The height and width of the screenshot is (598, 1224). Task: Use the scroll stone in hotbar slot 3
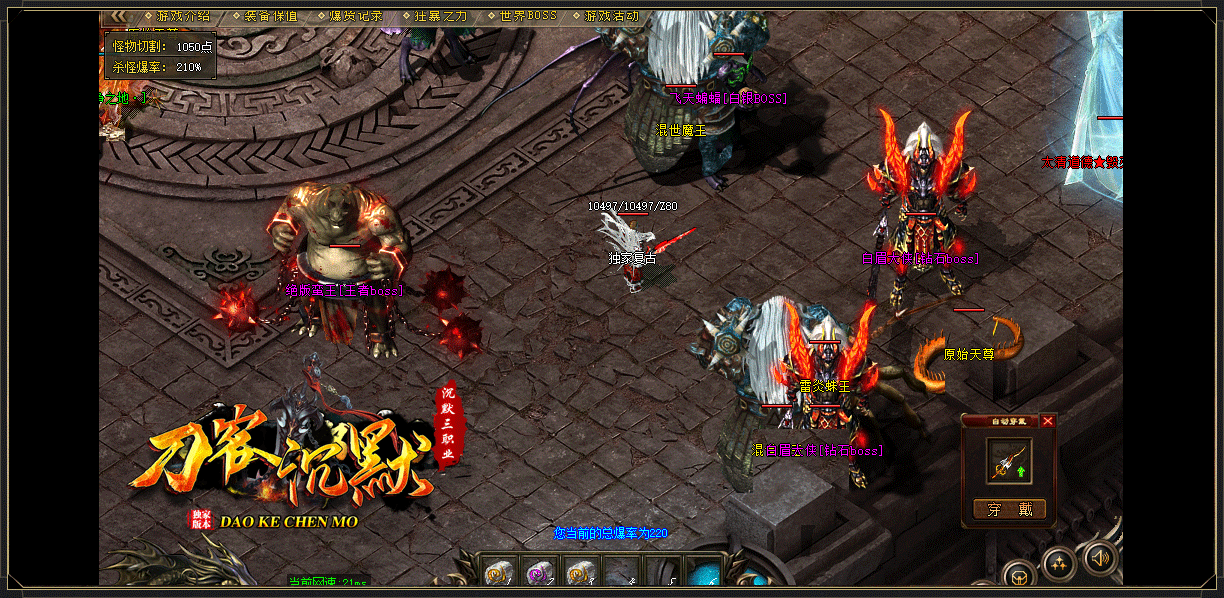[x=580, y=573]
